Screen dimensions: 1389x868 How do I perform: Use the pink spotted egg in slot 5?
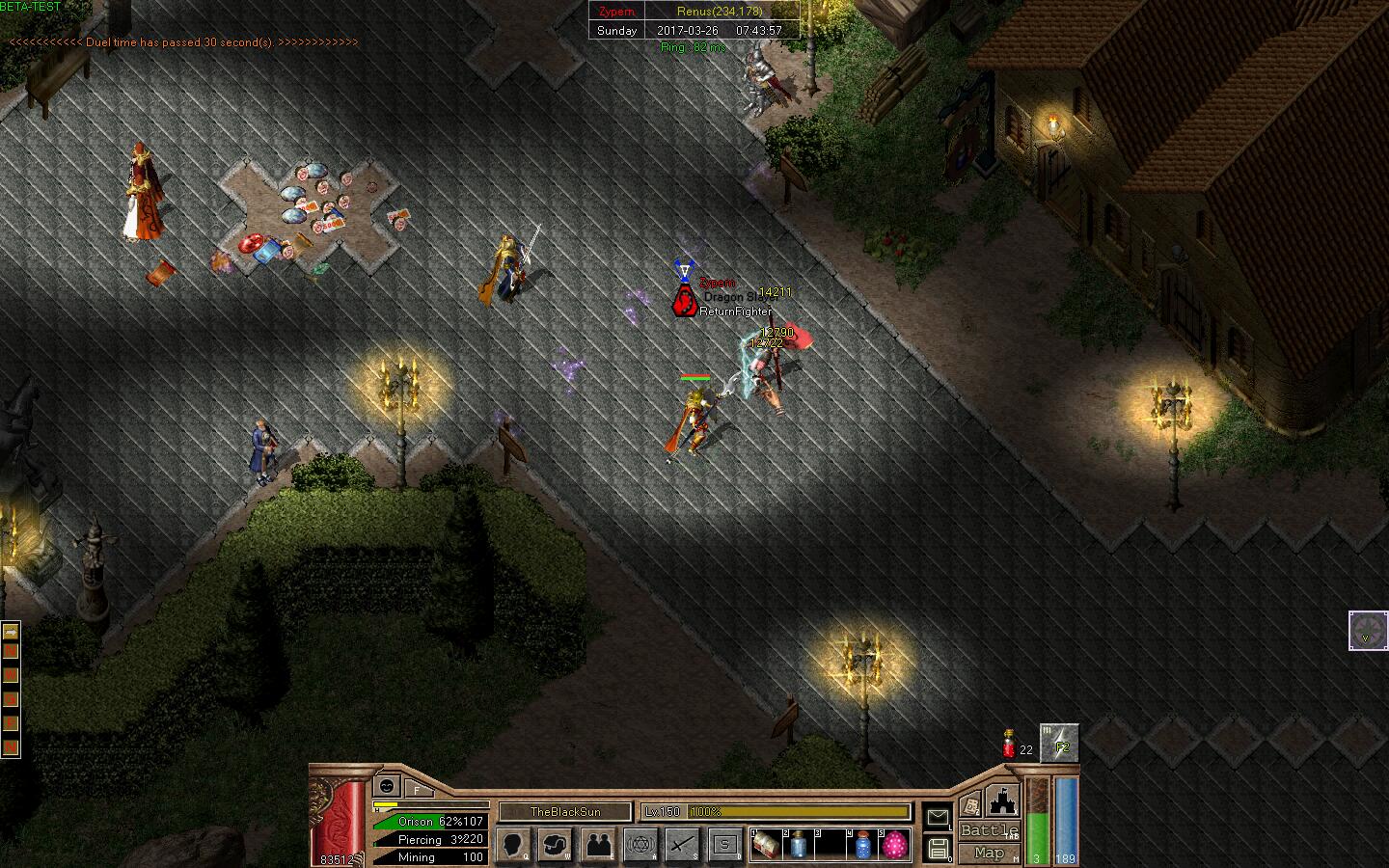(x=895, y=845)
